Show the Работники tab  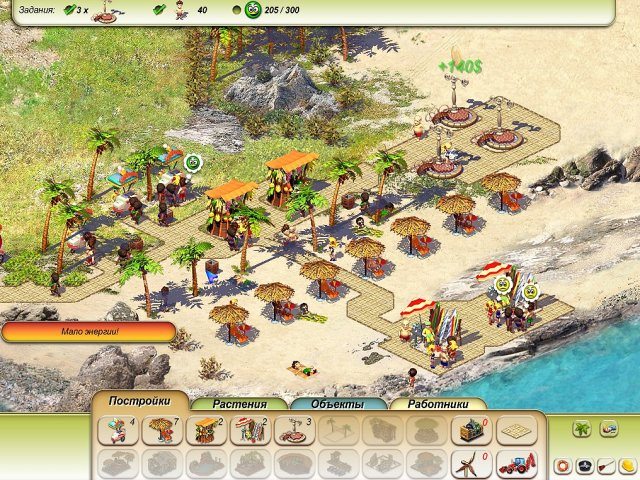click(x=437, y=404)
